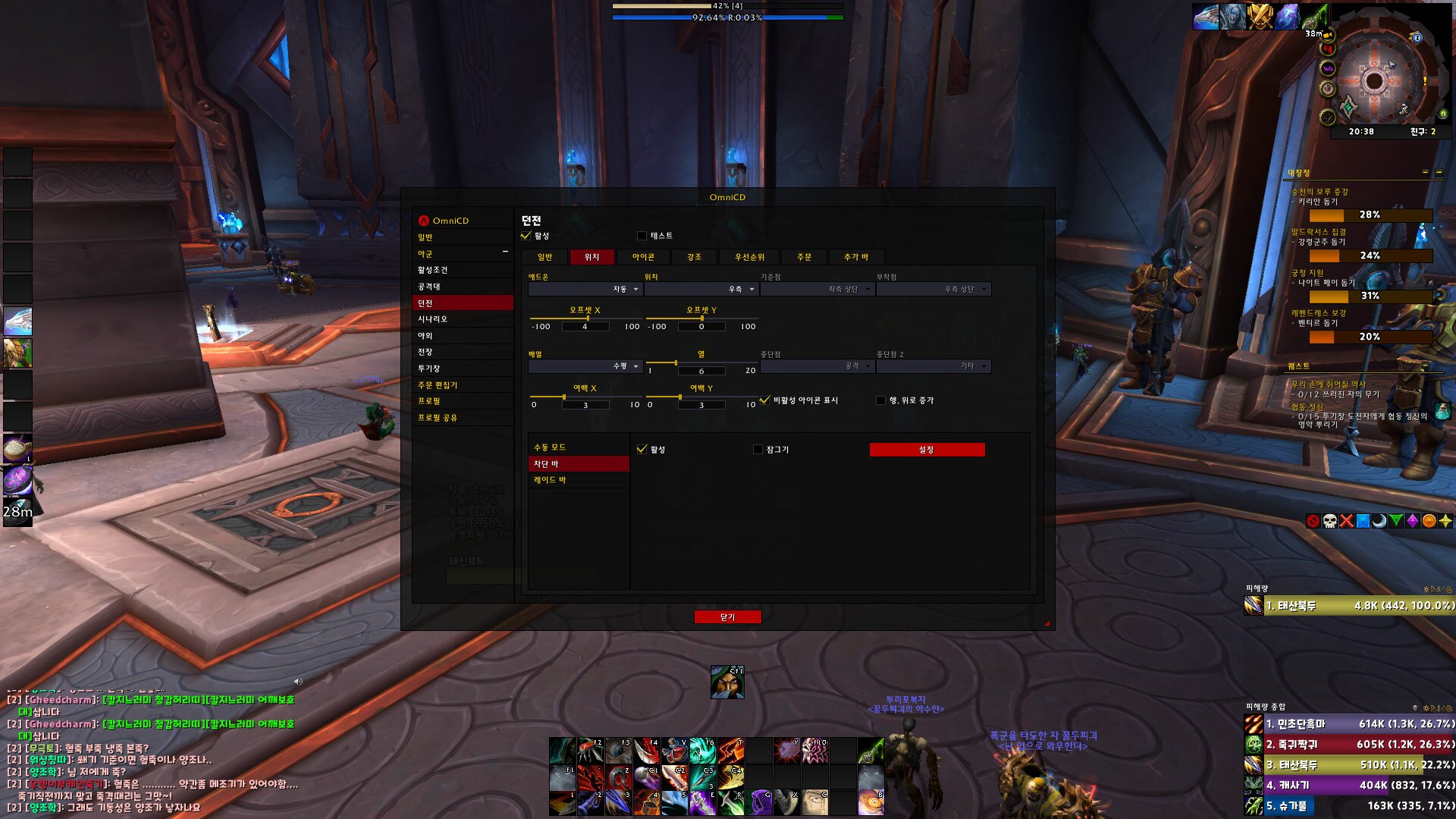Collapse the 아군 sidebar group
Screen dimensions: 1456x819
(505, 253)
